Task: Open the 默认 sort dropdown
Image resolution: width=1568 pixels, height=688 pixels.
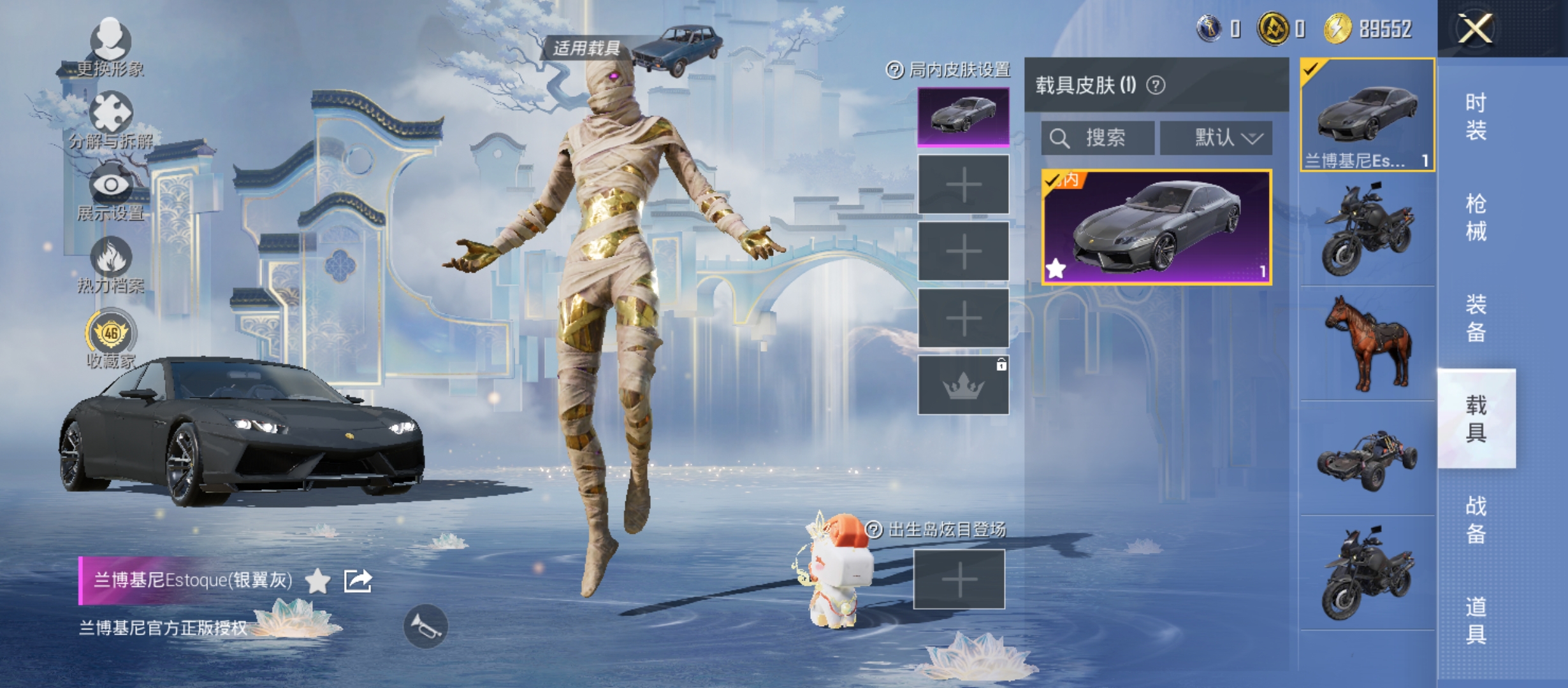Action: coord(1216,138)
